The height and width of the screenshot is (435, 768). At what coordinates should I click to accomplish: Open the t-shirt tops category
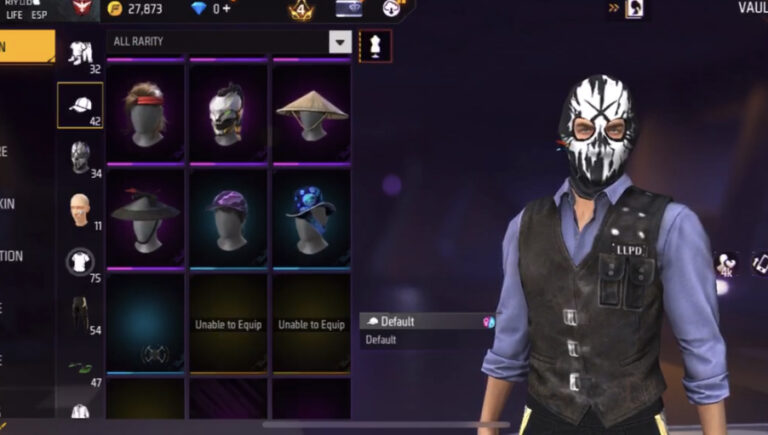(80, 262)
